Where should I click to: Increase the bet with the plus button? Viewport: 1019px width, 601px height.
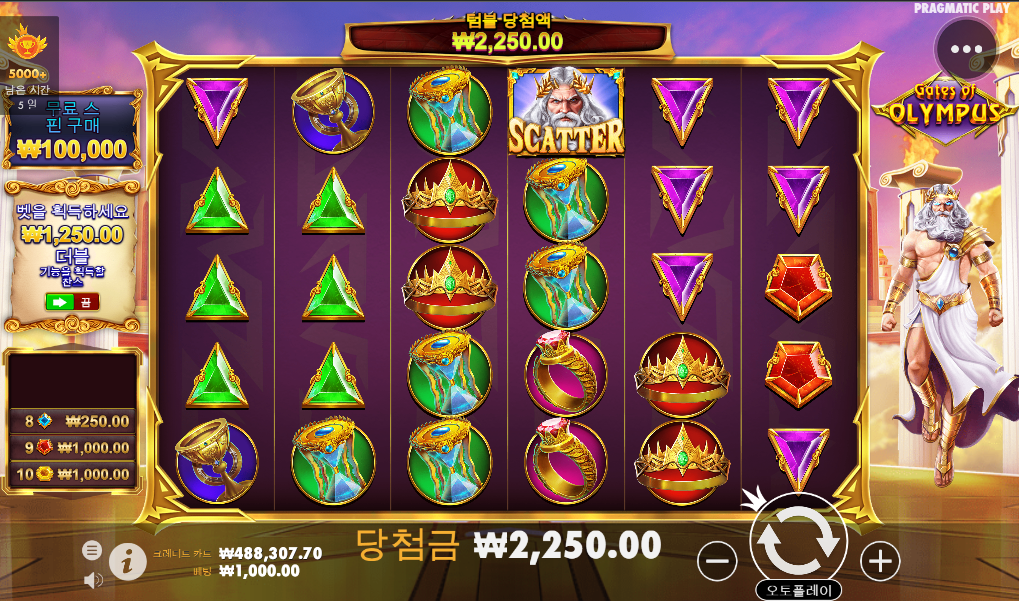[880, 561]
